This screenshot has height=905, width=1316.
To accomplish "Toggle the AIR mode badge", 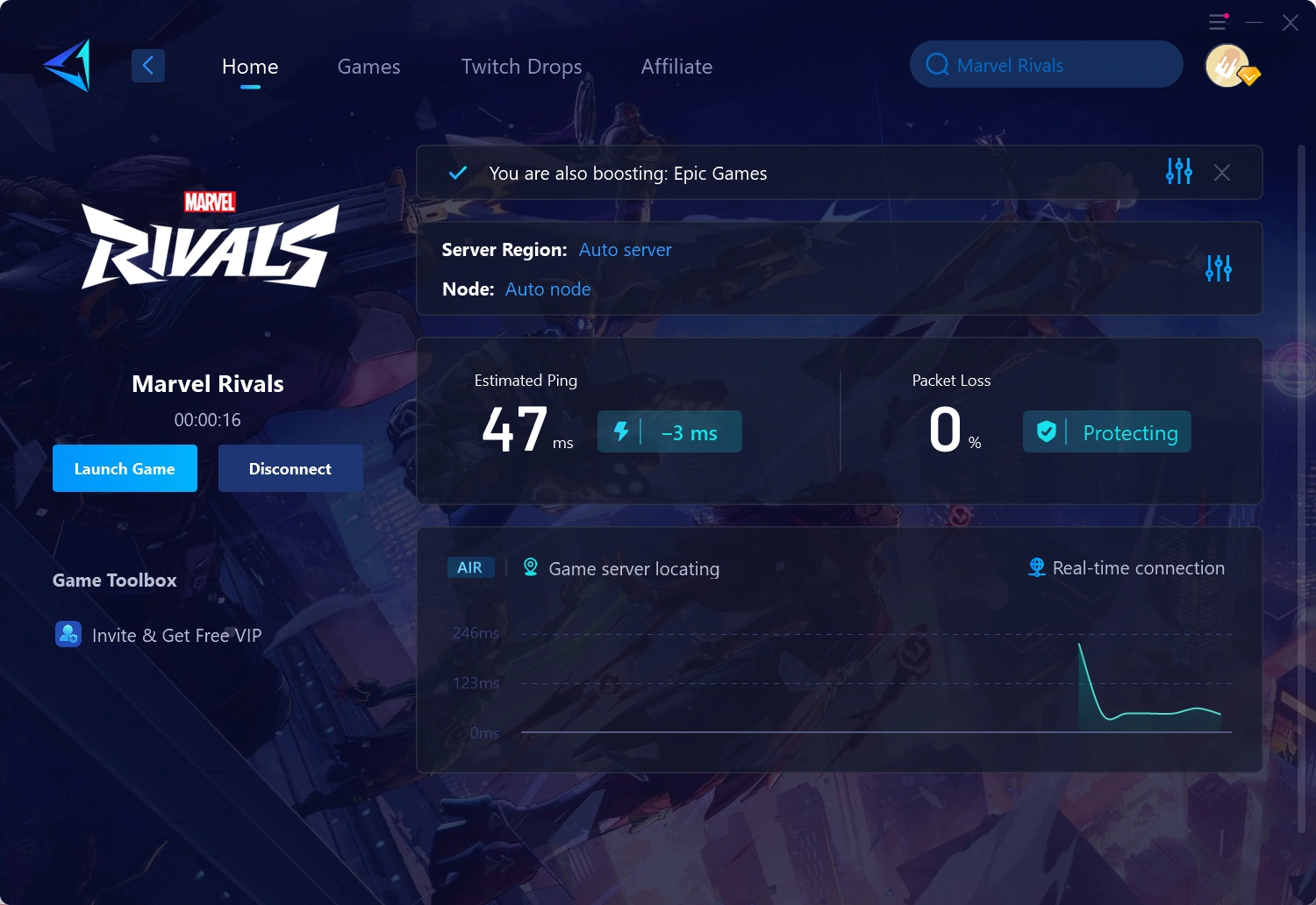I will (470, 567).
